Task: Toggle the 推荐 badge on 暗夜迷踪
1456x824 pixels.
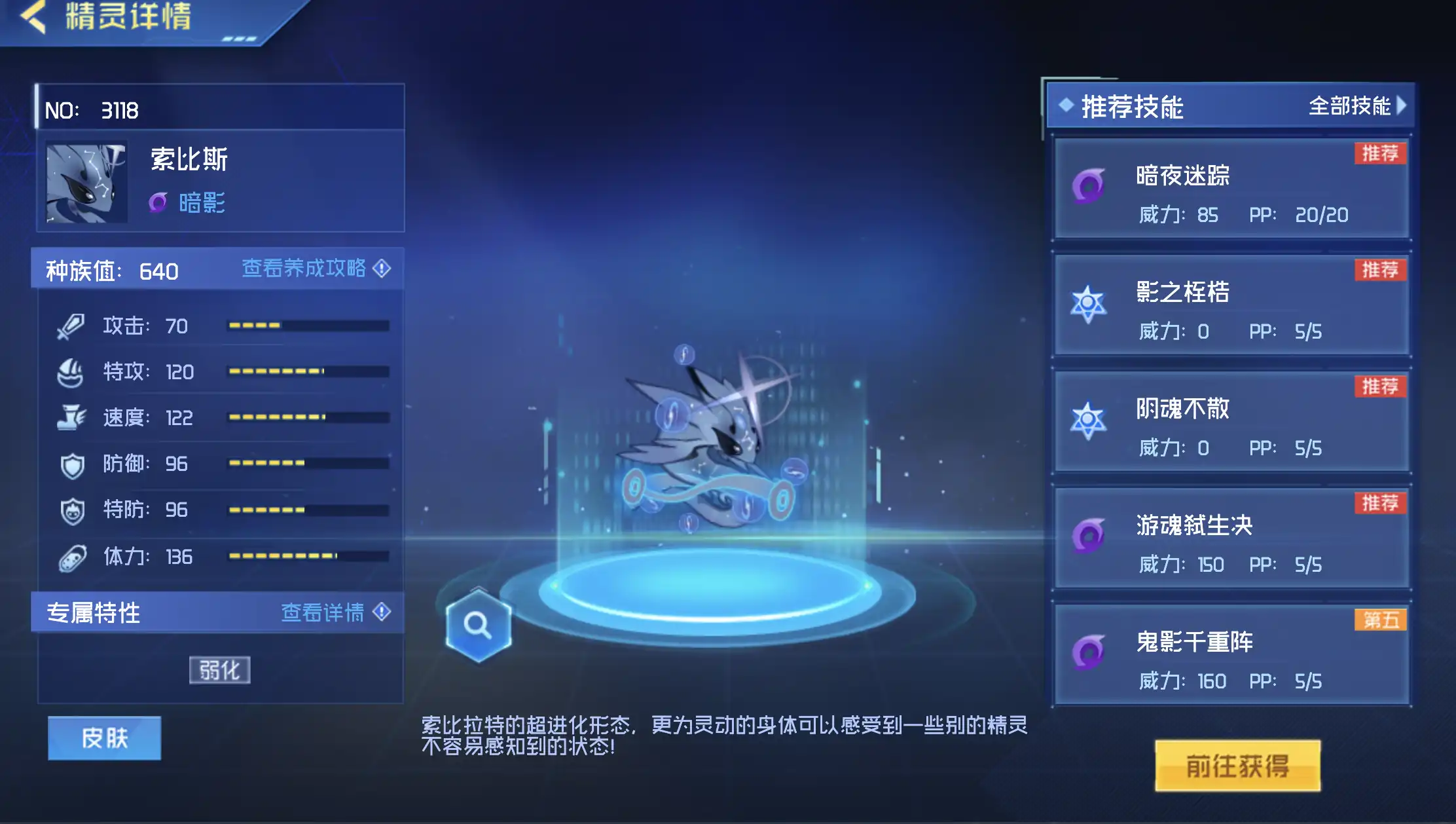Action: tap(1380, 153)
